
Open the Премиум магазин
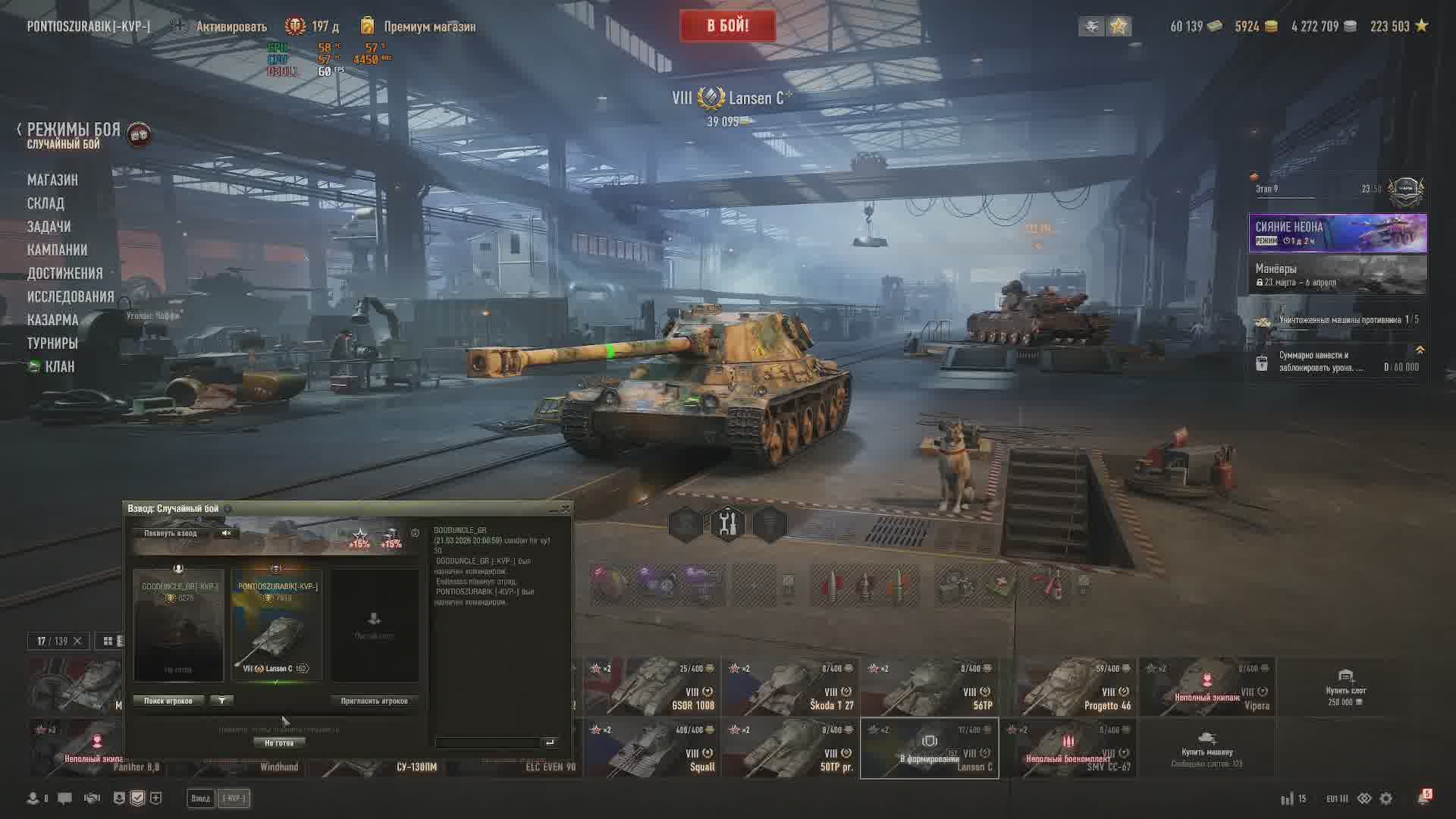click(429, 27)
